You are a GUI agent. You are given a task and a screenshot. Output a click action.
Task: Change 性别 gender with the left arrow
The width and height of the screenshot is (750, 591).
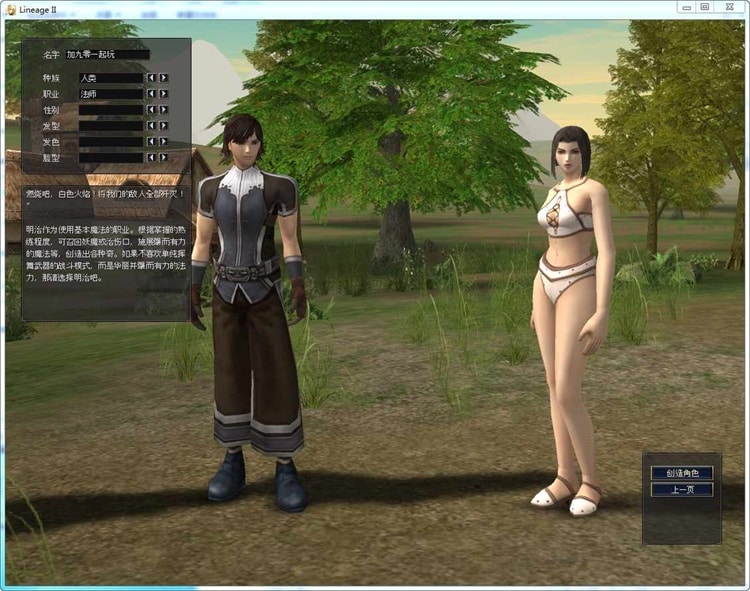coord(151,110)
